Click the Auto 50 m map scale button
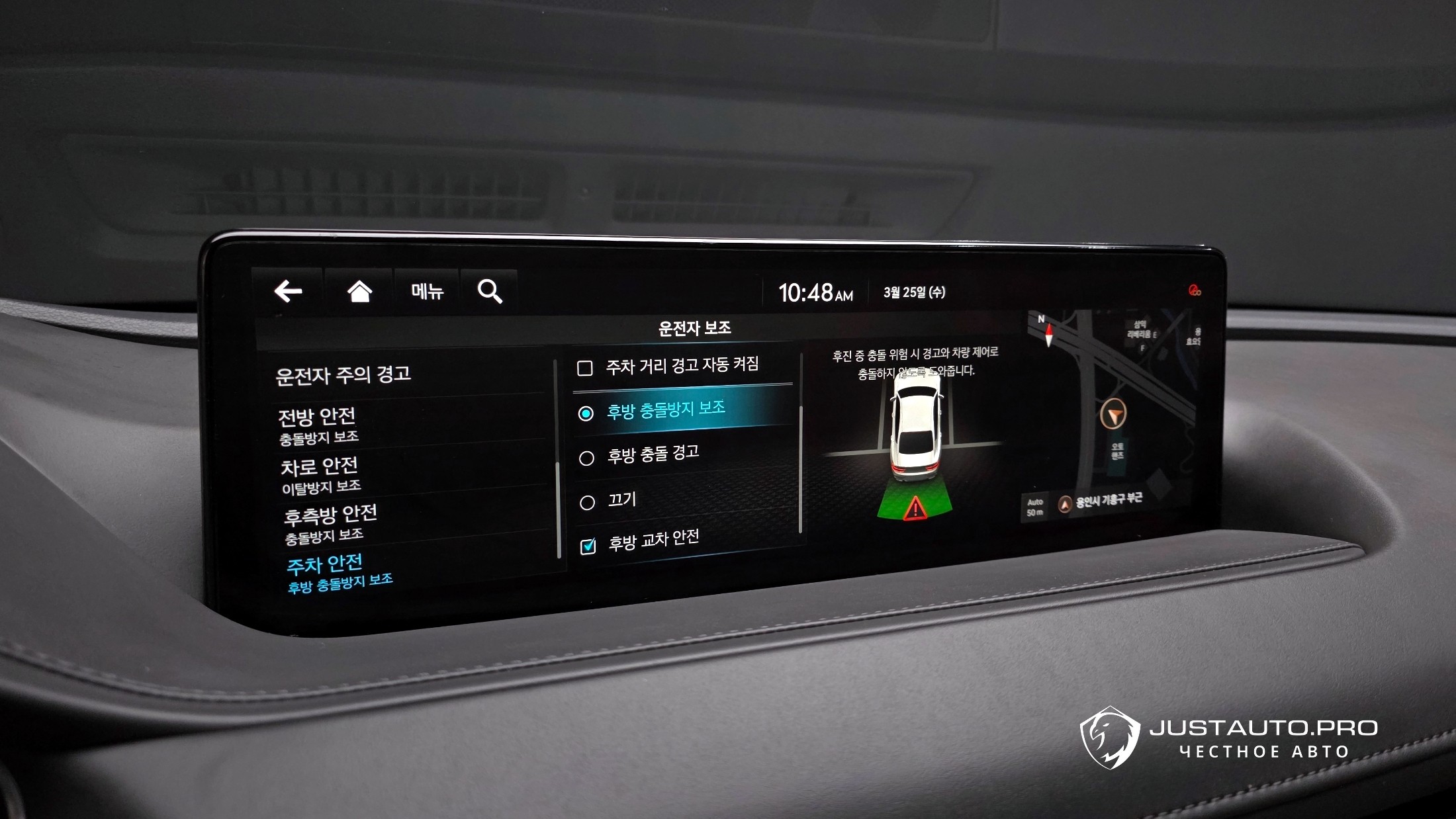Viewport: 1456px width, 819px height. 1035,507
